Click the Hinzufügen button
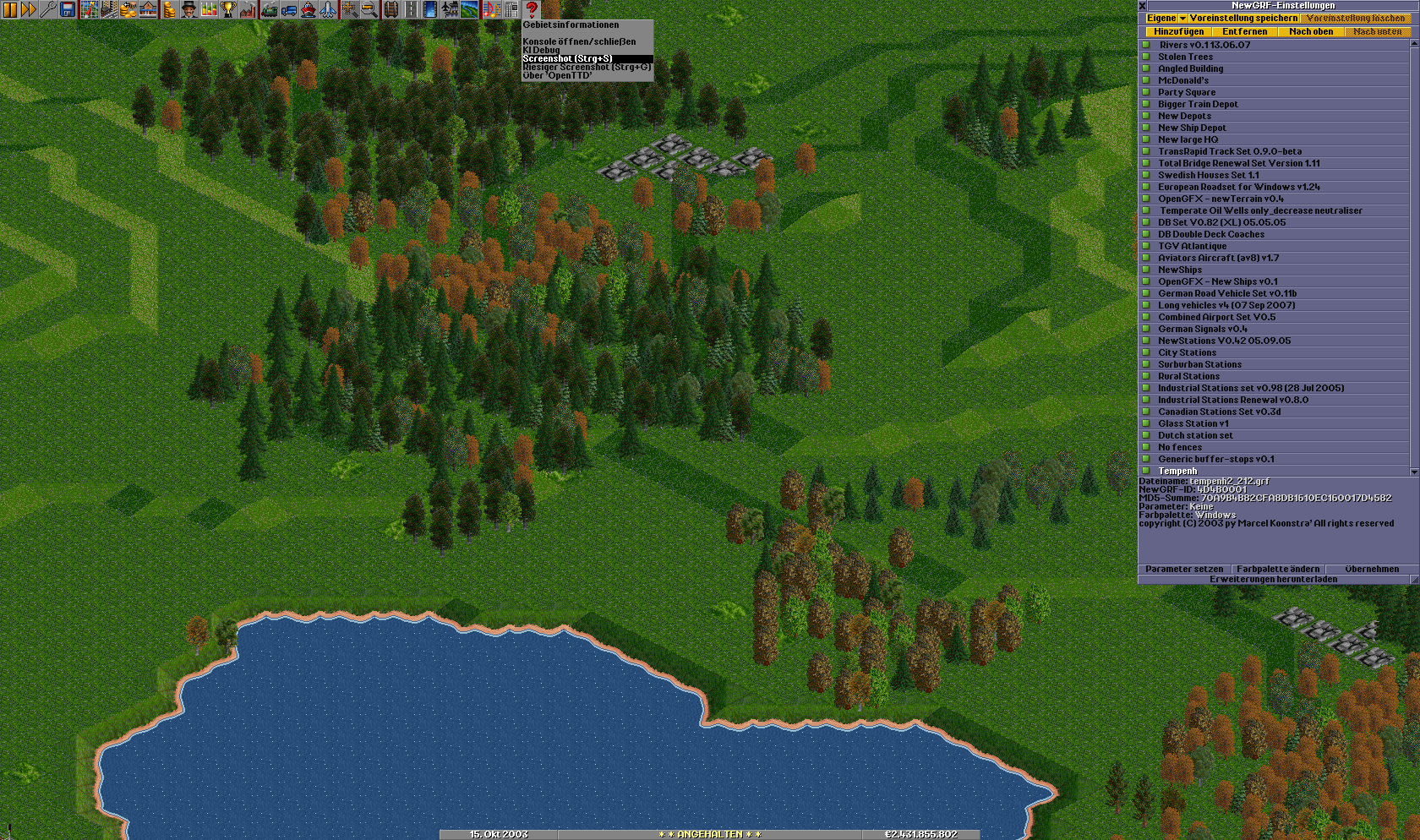The height and width of the screenshot is (840, 1420). pos(1179,32)
